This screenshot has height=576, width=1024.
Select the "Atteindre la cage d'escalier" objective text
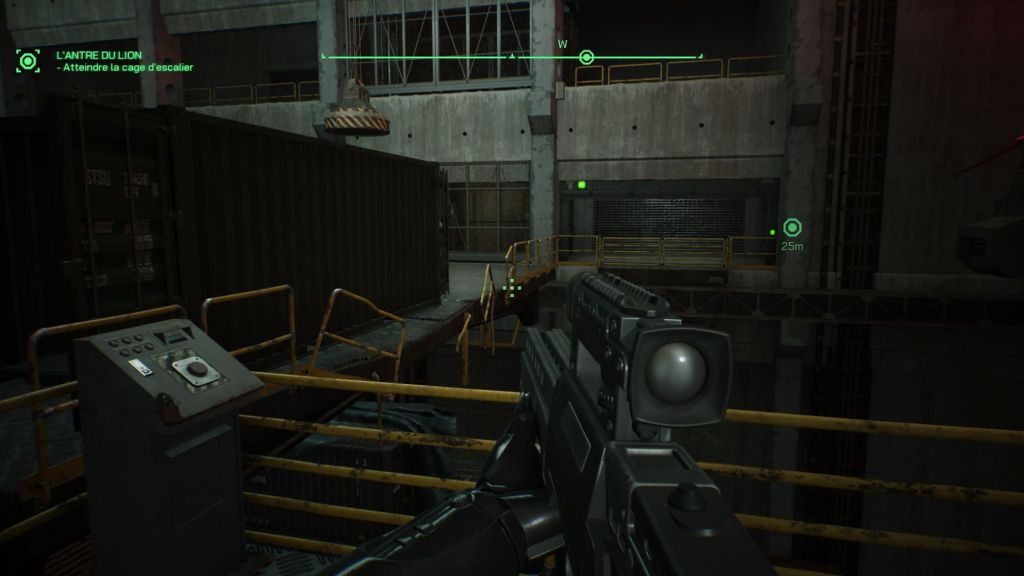pyautogui.click(x=126, y=68)
